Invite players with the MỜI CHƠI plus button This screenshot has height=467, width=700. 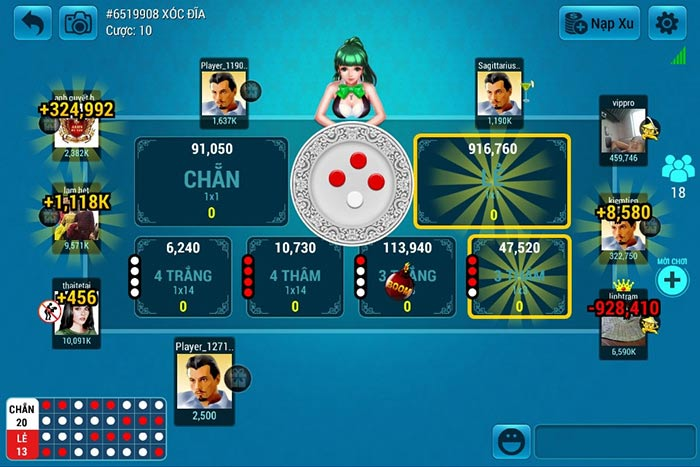673,281
